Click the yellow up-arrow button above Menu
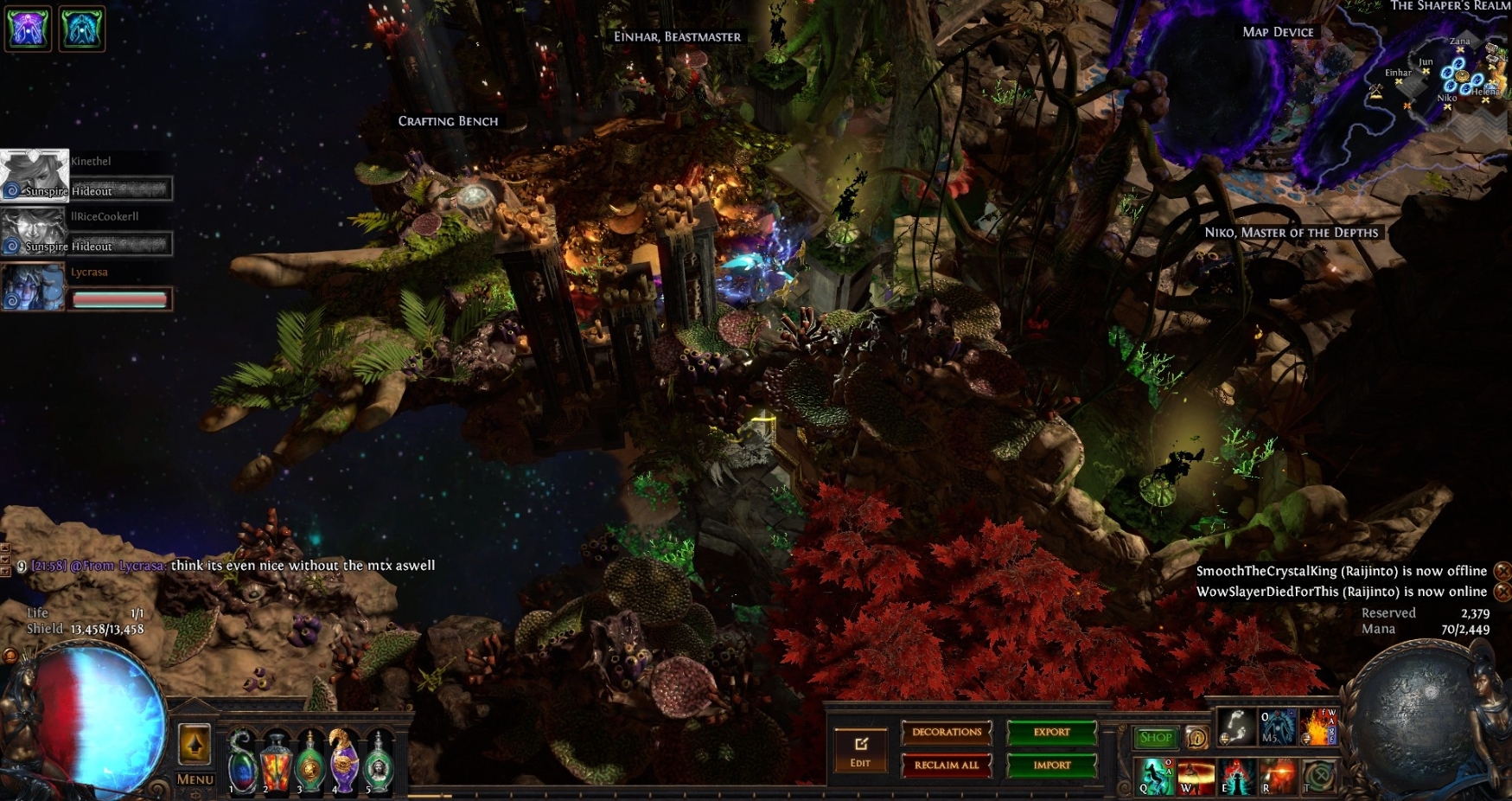 (195, 744)
